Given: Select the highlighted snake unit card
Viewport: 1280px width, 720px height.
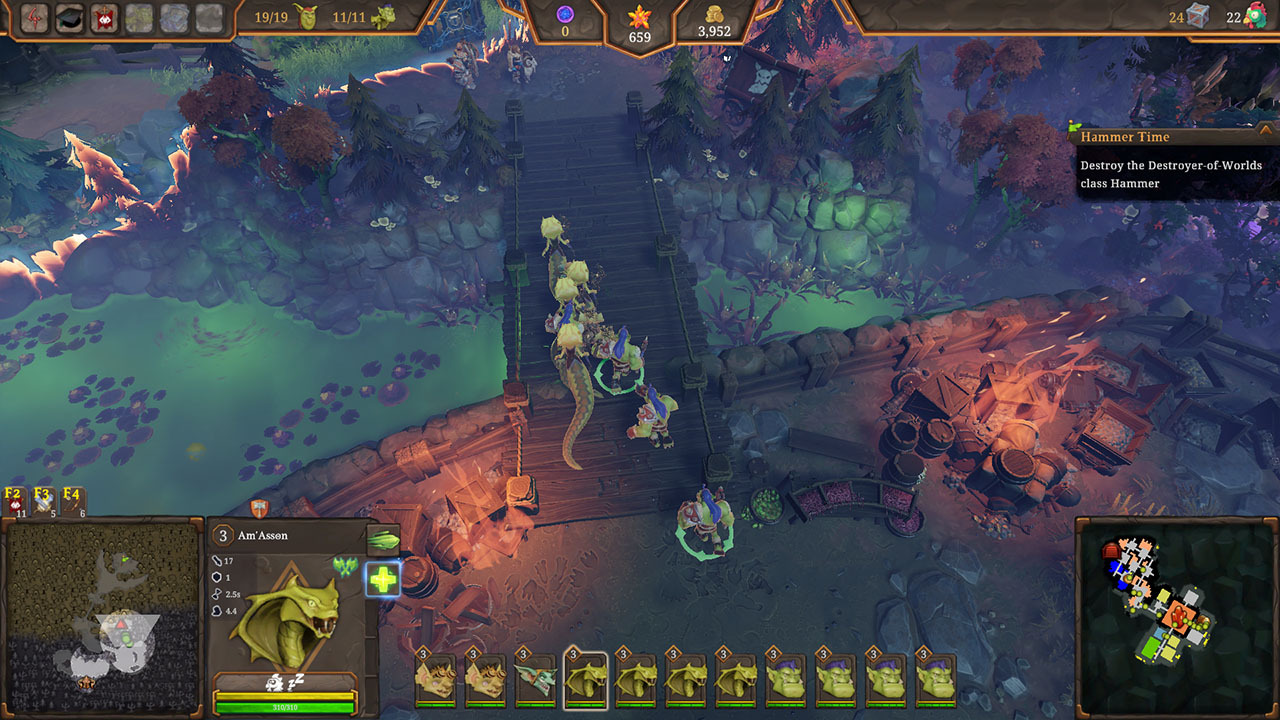Looking at the screenshot, I should (586, 681).
